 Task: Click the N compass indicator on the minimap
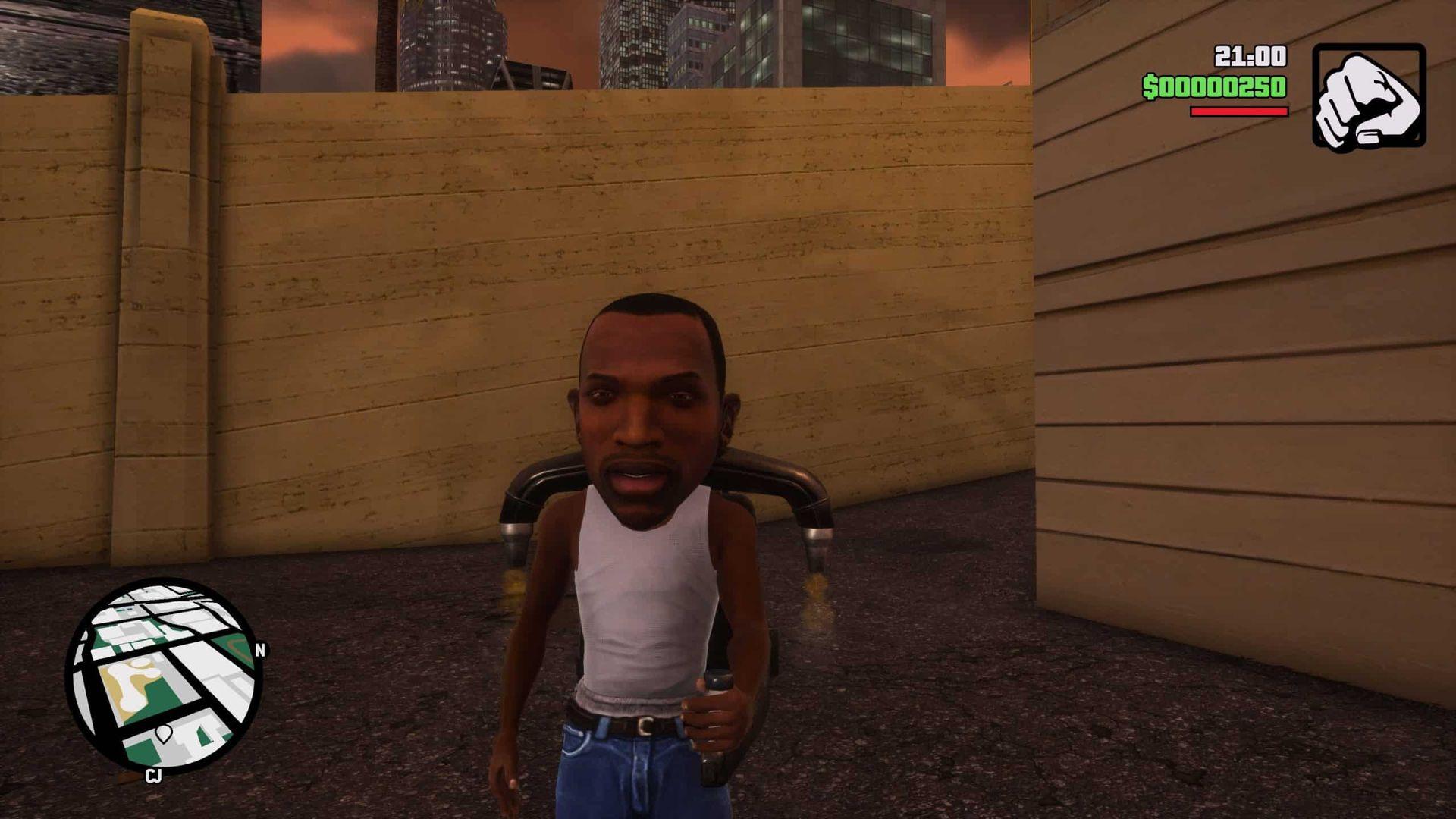(x=261, y=650)
